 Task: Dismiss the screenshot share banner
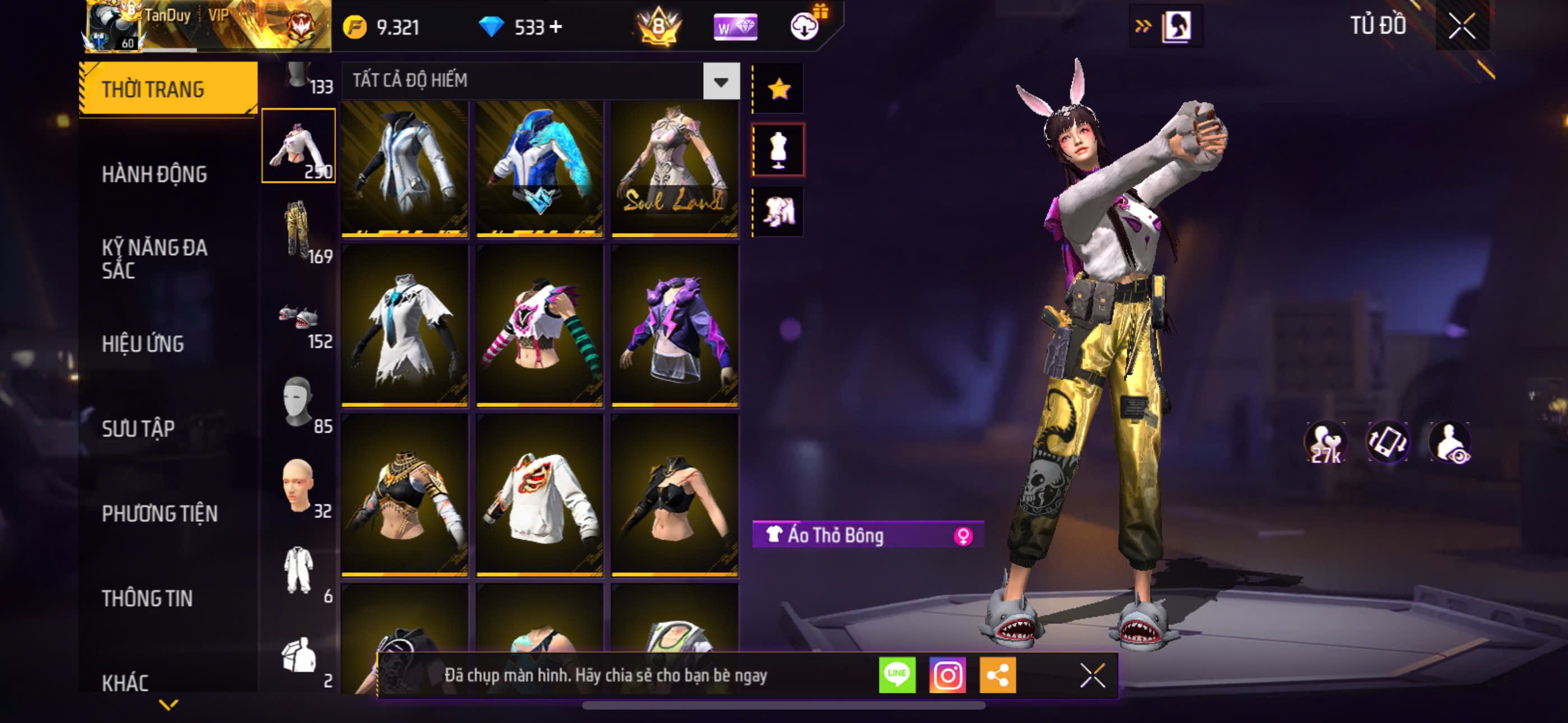pyautogui.click(x=1092, y=675)
